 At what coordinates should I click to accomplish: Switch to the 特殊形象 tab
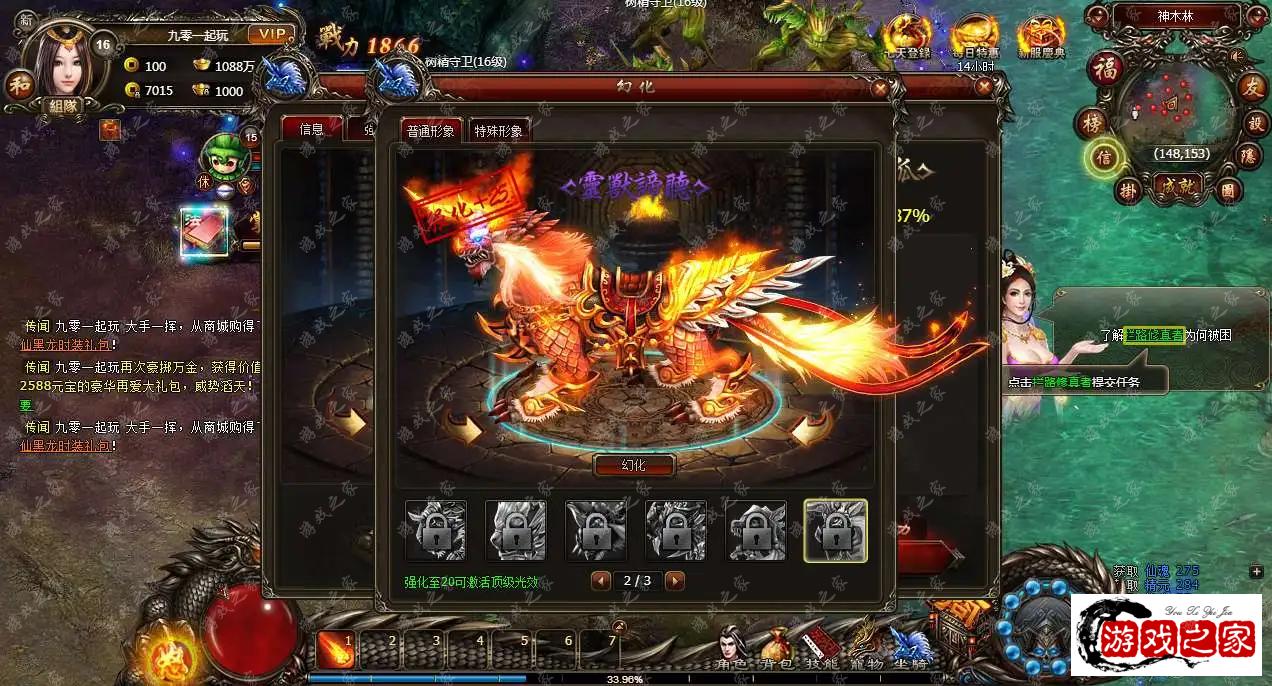coord(498,131)
